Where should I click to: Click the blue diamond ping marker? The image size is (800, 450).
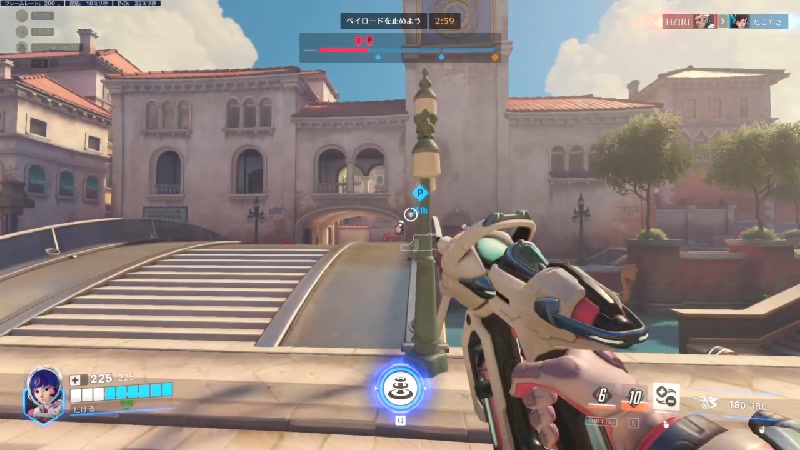coord(420,192)
